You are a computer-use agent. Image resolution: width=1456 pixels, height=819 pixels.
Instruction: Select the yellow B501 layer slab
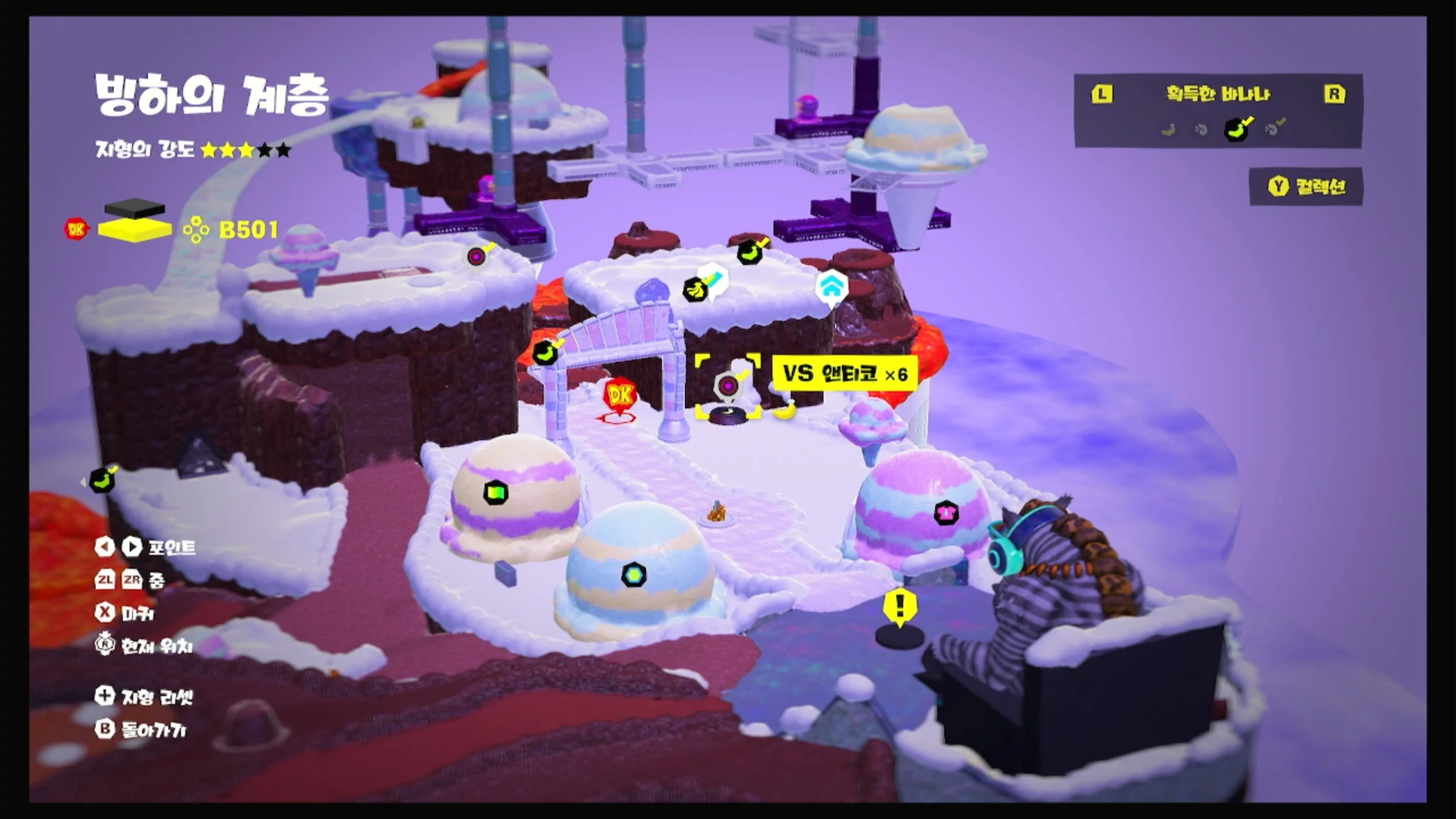[x=135, y=230]
